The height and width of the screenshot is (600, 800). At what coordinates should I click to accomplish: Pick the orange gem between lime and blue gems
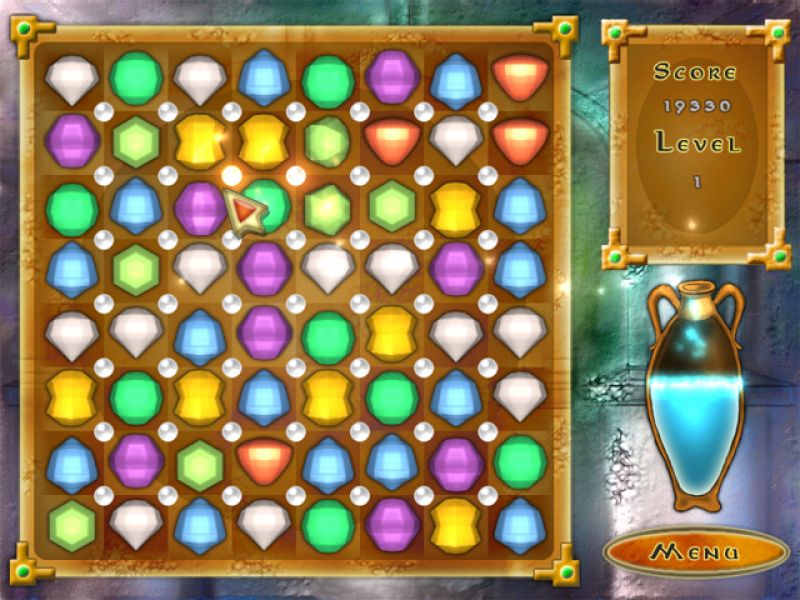pos(264,460)
